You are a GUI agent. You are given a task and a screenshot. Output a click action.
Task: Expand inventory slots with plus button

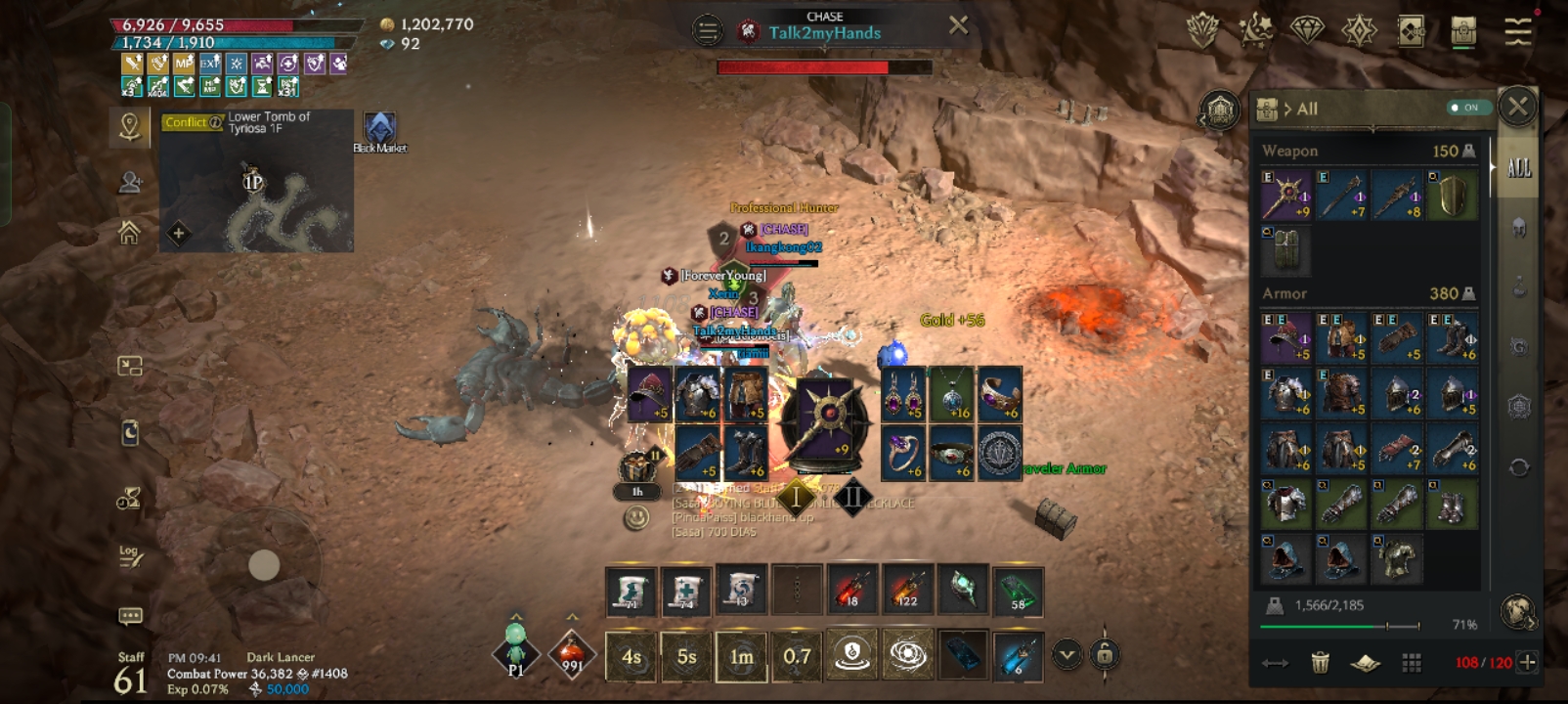pos(1528,663)
